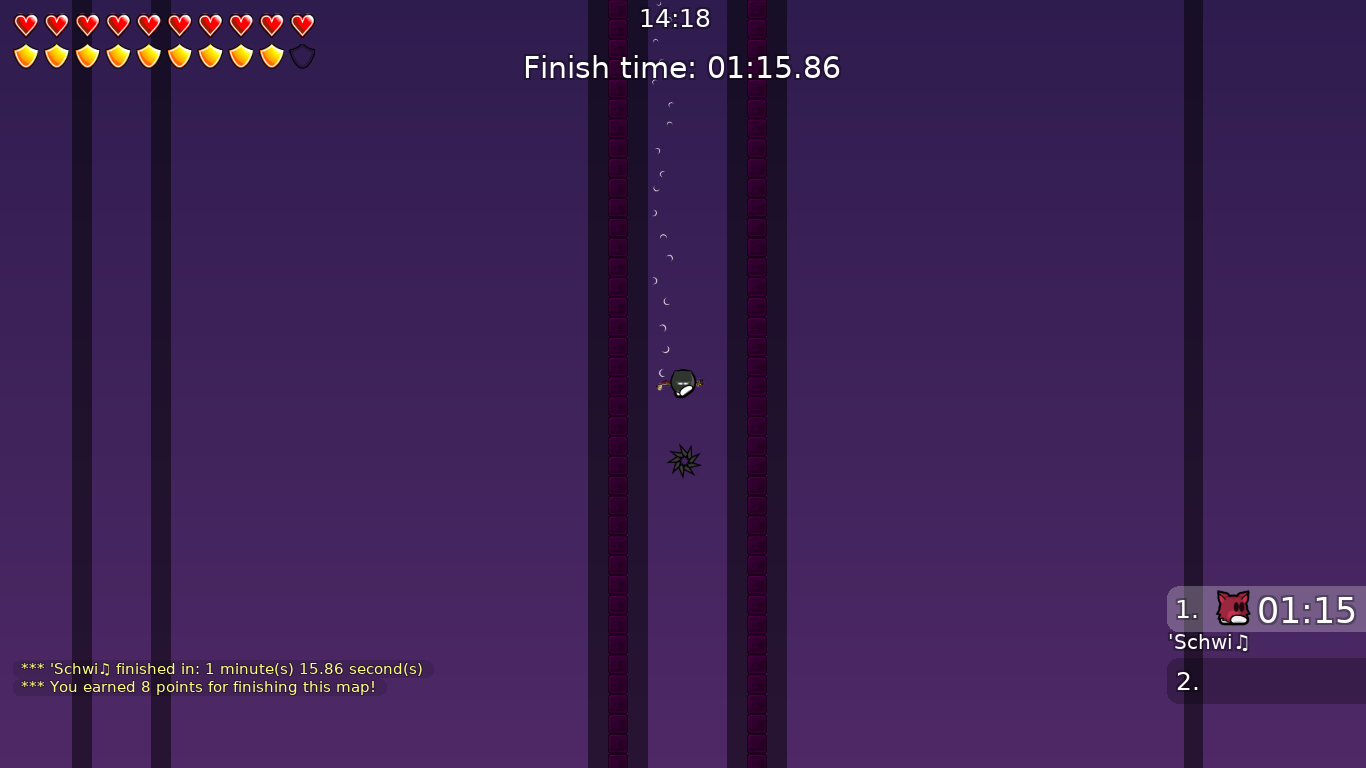Click the 14:18 clock at top center
The image size is (1366, 768).
pos(675,18)
